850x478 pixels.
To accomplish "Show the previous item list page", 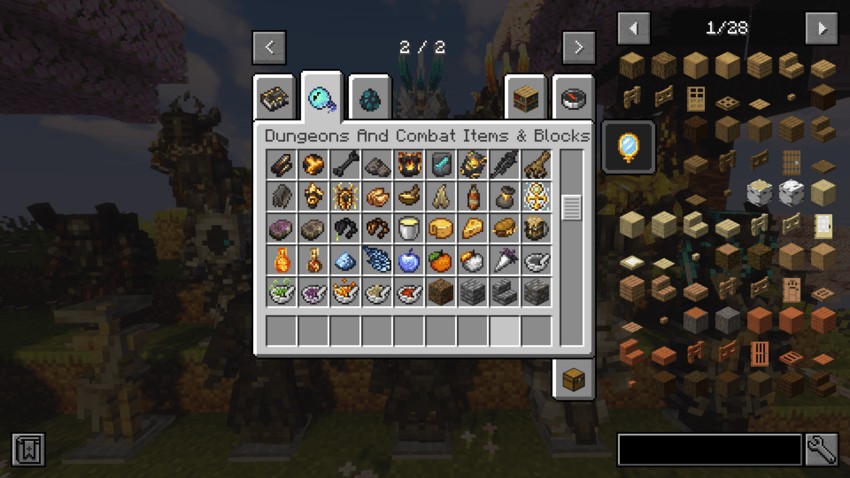I will click(x=634, y=28).
